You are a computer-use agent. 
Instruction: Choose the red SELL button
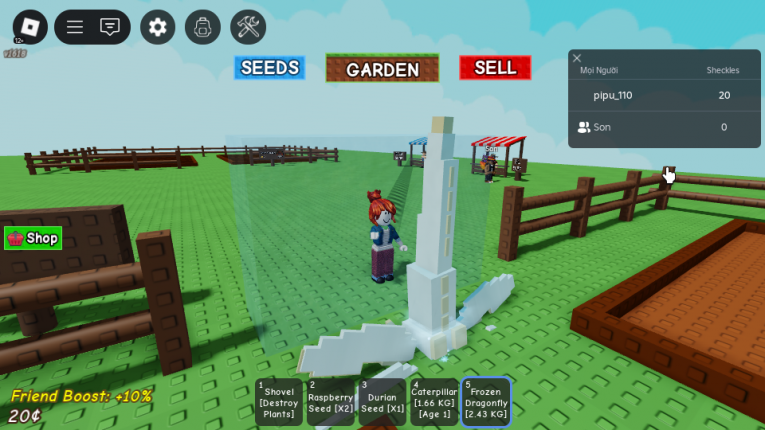[x=495, y=68]
